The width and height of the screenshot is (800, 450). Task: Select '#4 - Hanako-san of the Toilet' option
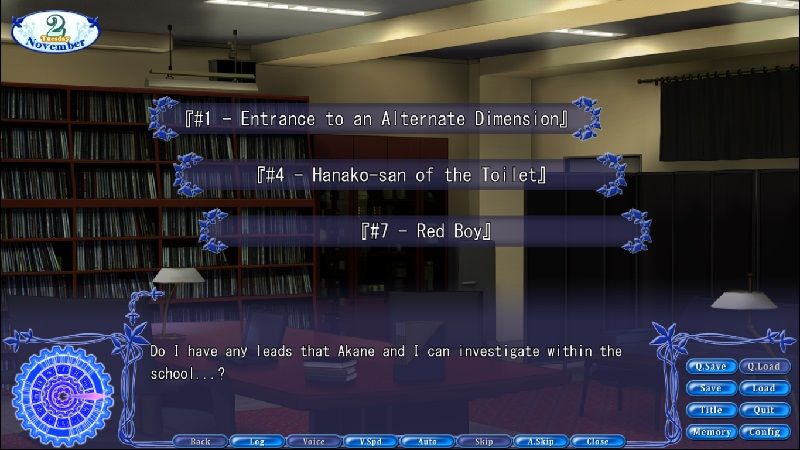tap(401, 176)
